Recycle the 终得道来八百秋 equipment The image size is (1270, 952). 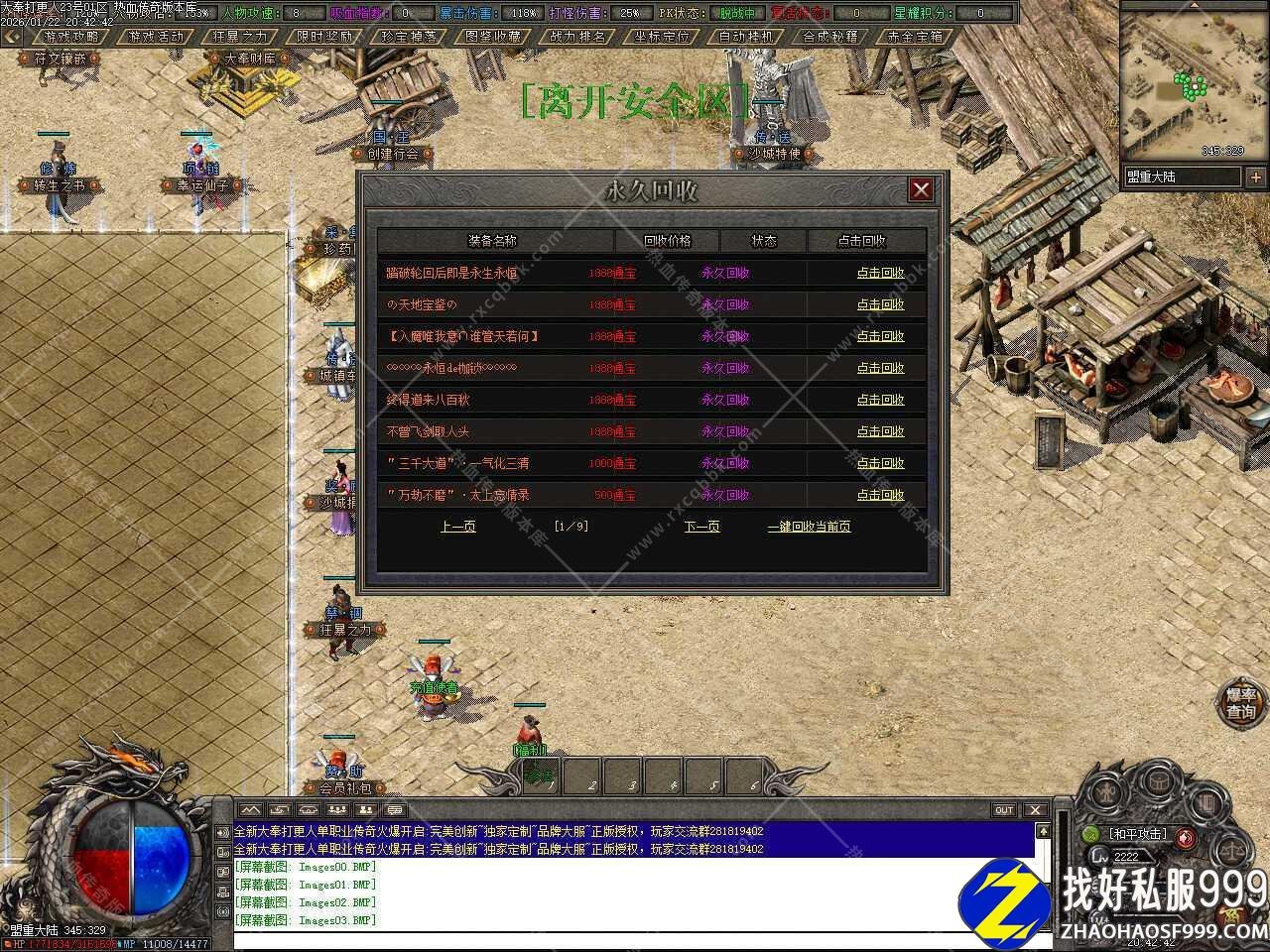coord(880,400)
